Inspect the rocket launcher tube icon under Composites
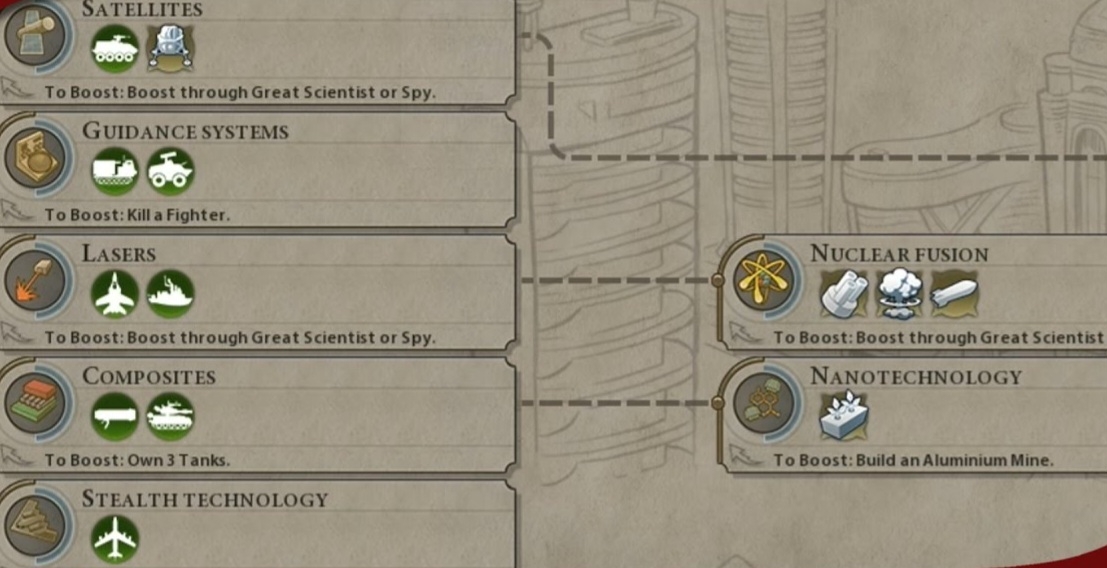This screenshot has width=1107, height=568. coord(115,417)
